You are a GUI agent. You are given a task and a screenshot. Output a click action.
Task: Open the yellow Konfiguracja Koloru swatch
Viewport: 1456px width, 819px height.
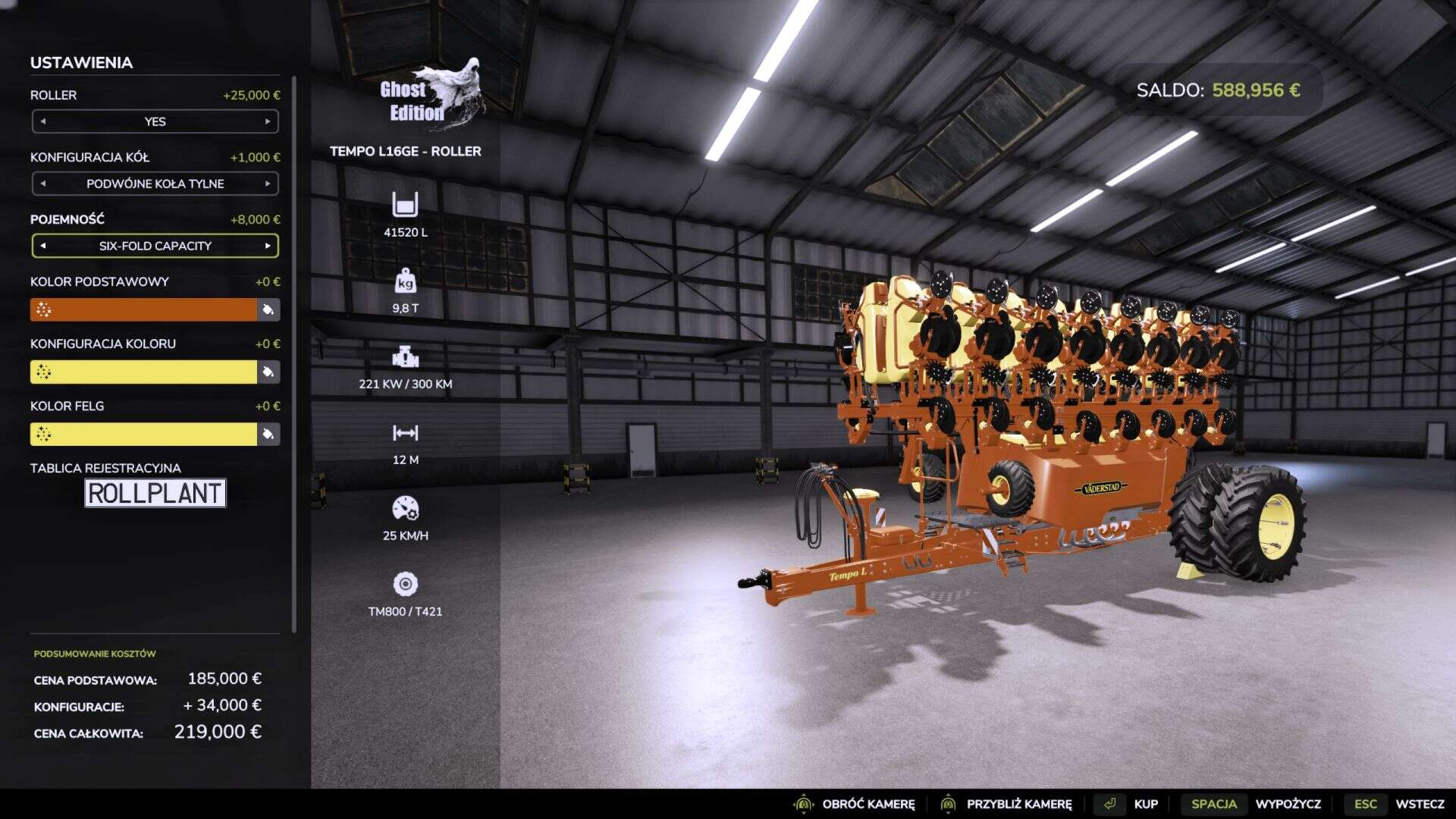click(144, 372)
